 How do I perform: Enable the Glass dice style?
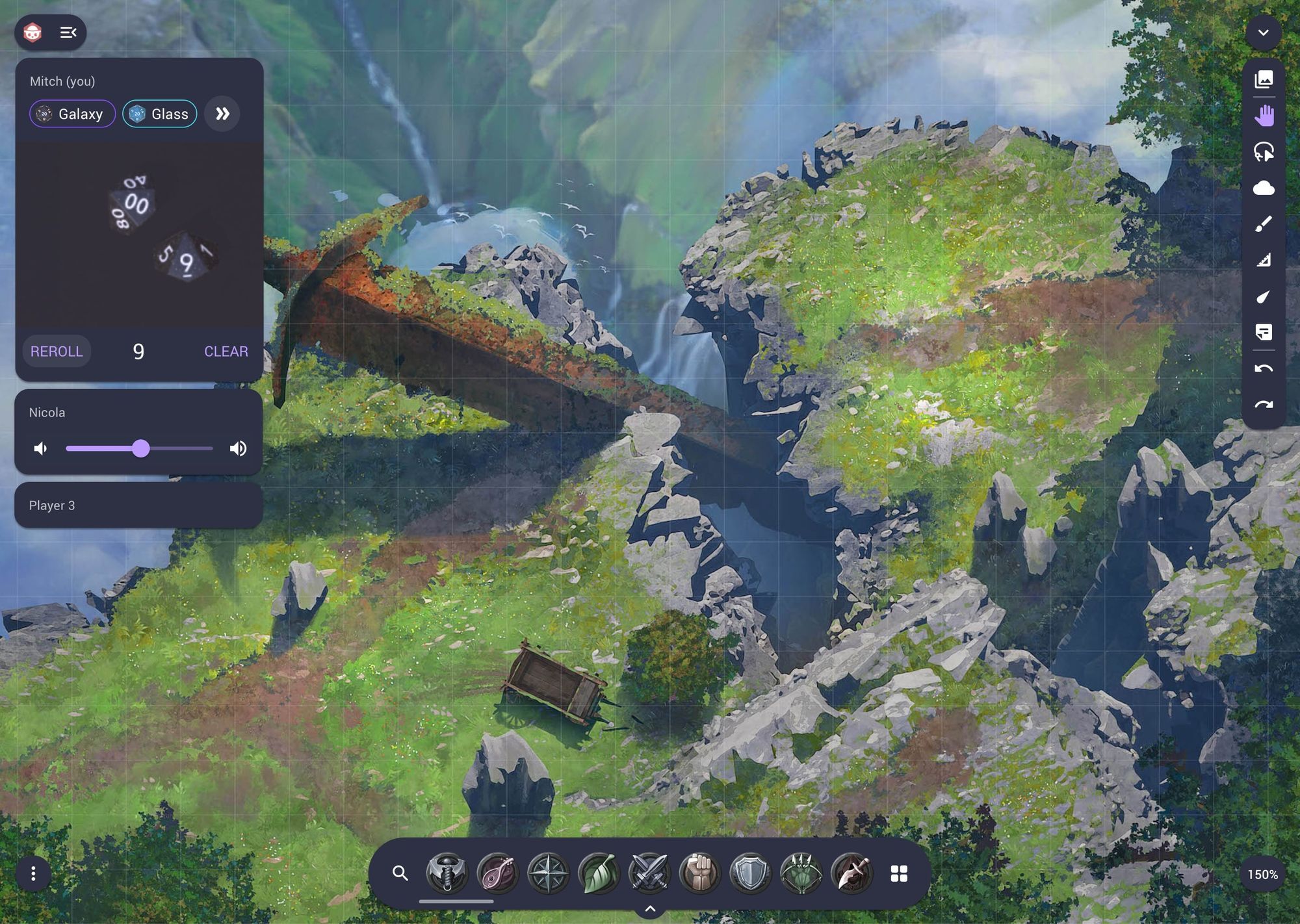coord(159,114)
